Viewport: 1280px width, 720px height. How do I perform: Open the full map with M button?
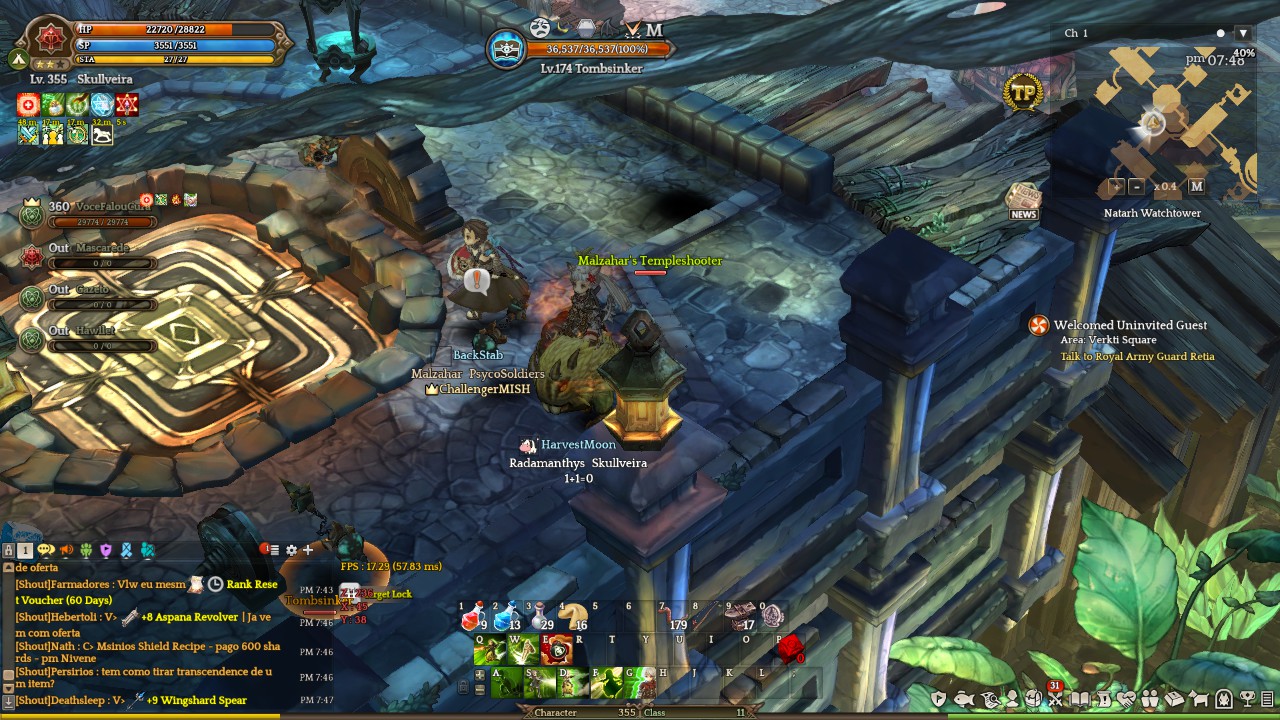coord(1196,186)
